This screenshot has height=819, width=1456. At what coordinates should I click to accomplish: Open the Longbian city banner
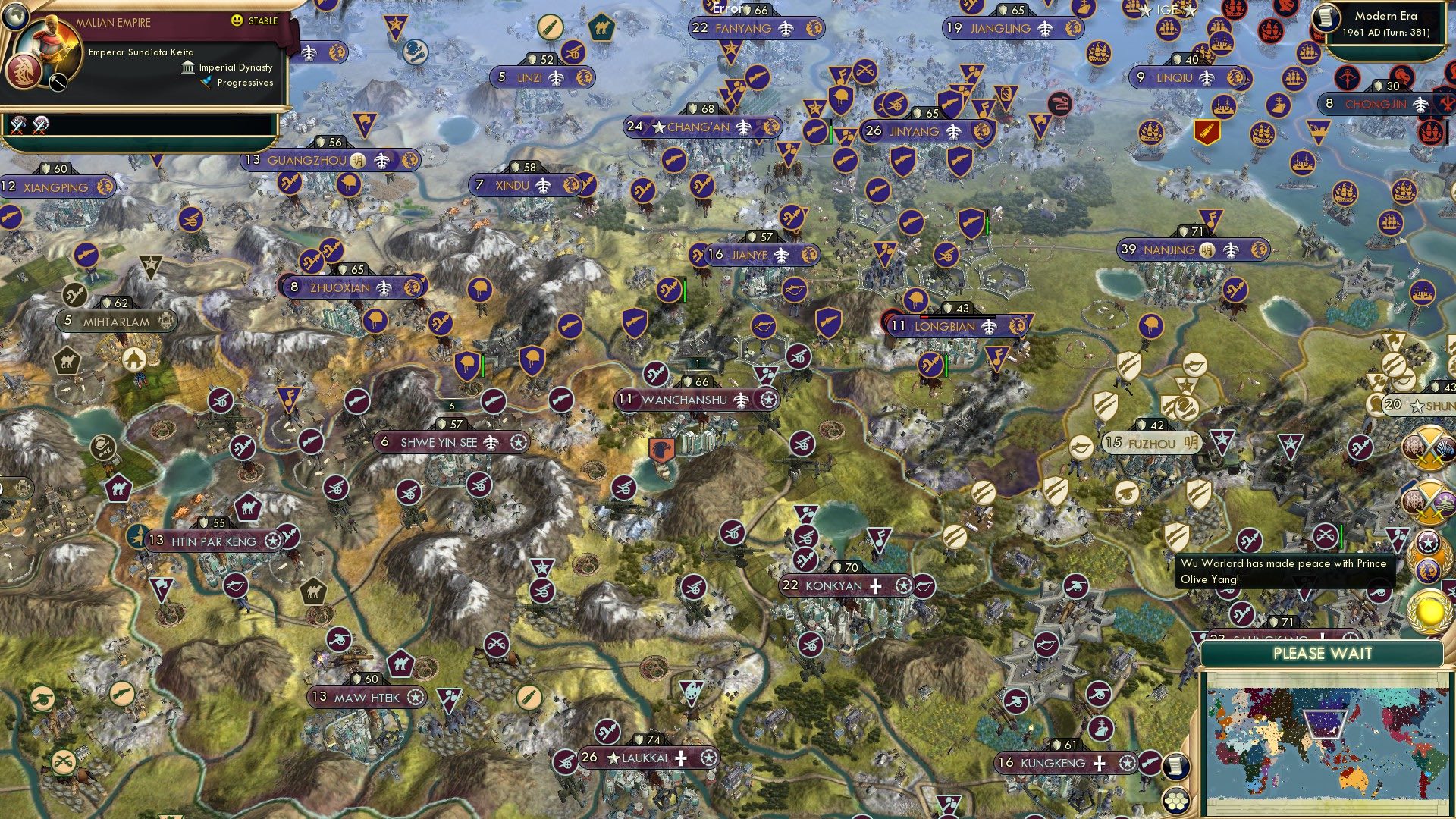(x=946, y=327)
